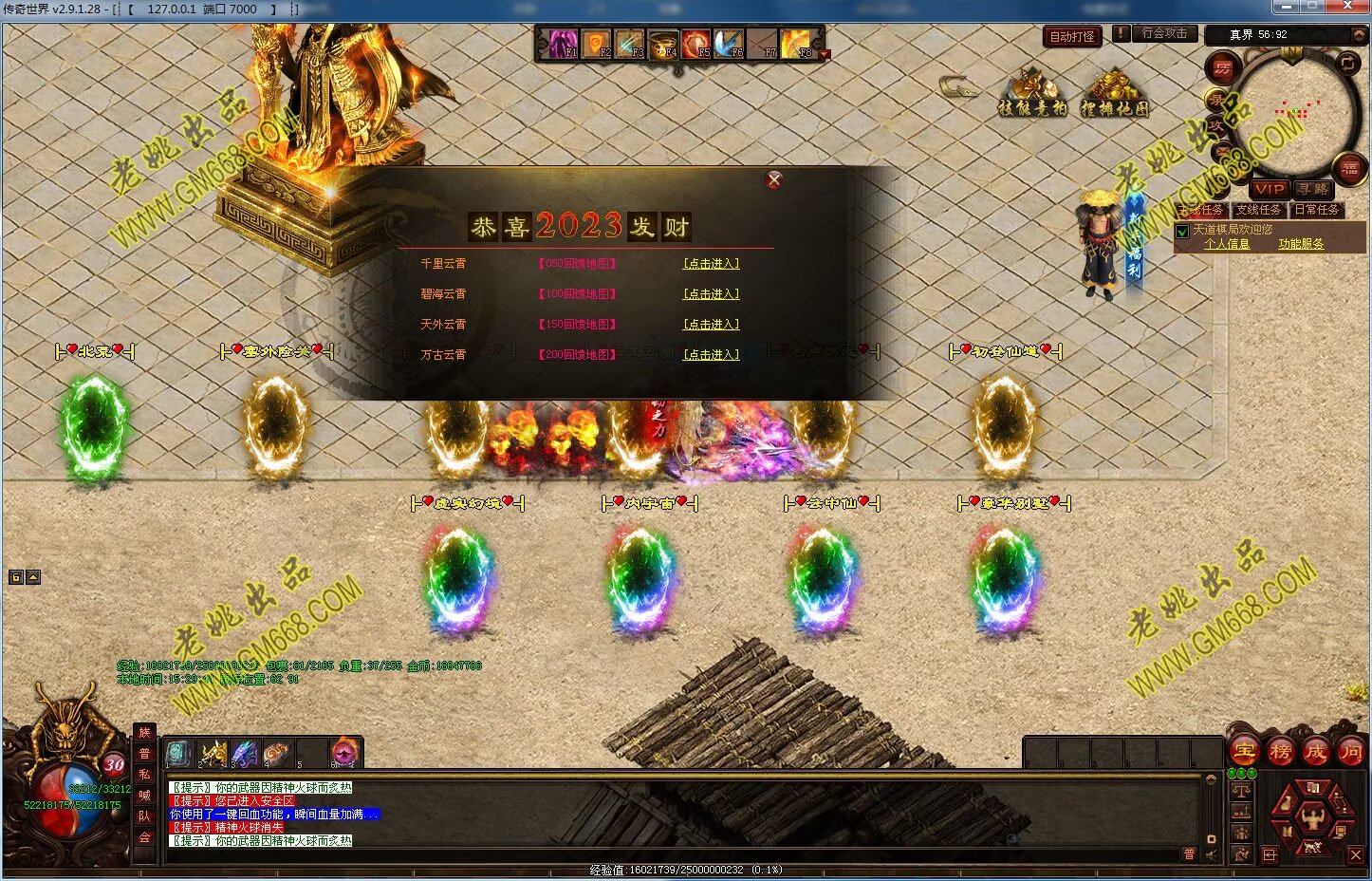1372x881 pixels.
Task: Open the 个人信息 personal info link
Action: [1227, 244]
